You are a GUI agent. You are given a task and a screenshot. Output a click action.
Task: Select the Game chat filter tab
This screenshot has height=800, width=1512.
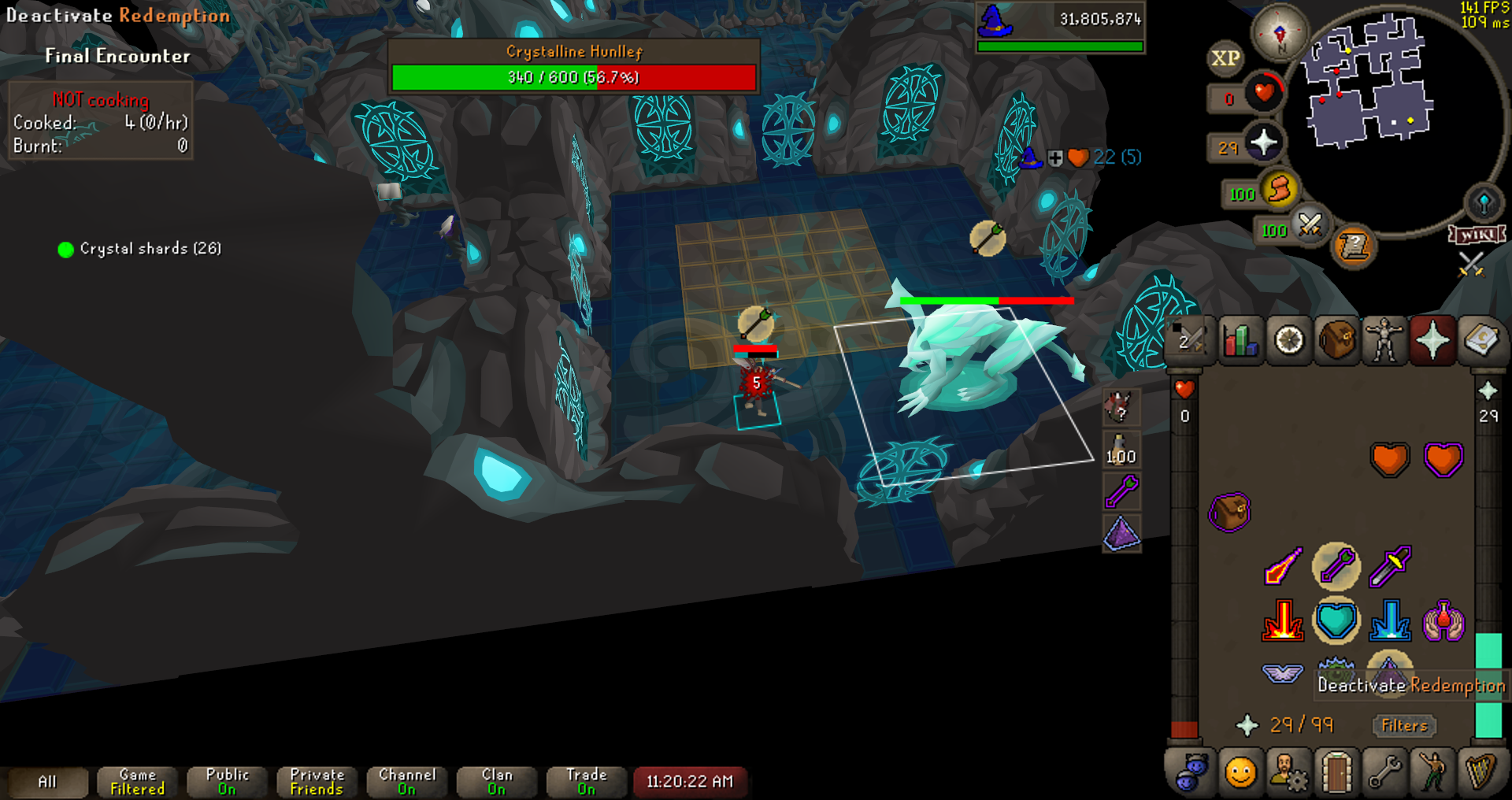[x=138, y=782]
